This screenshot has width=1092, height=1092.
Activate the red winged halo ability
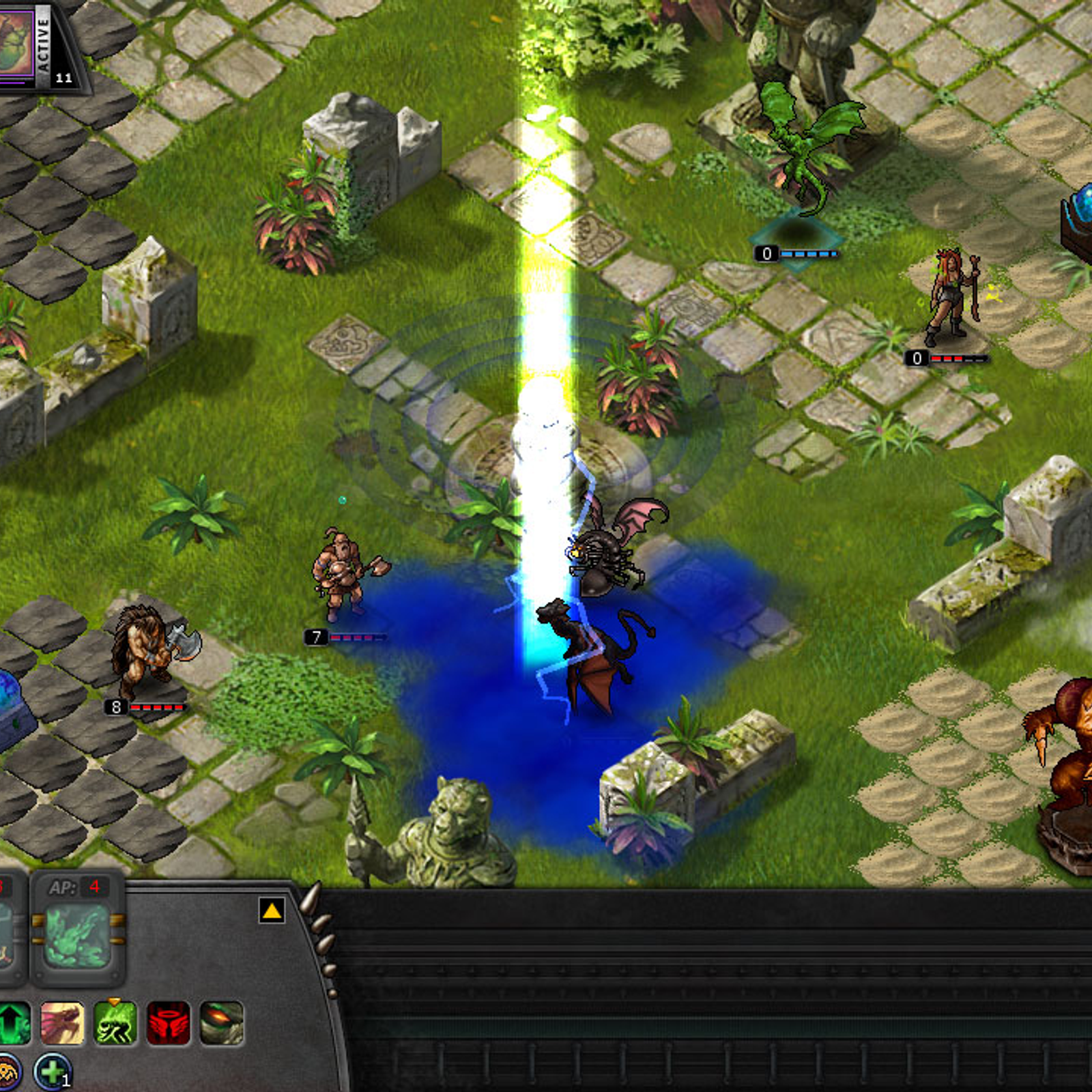[x=168, y=1023]
